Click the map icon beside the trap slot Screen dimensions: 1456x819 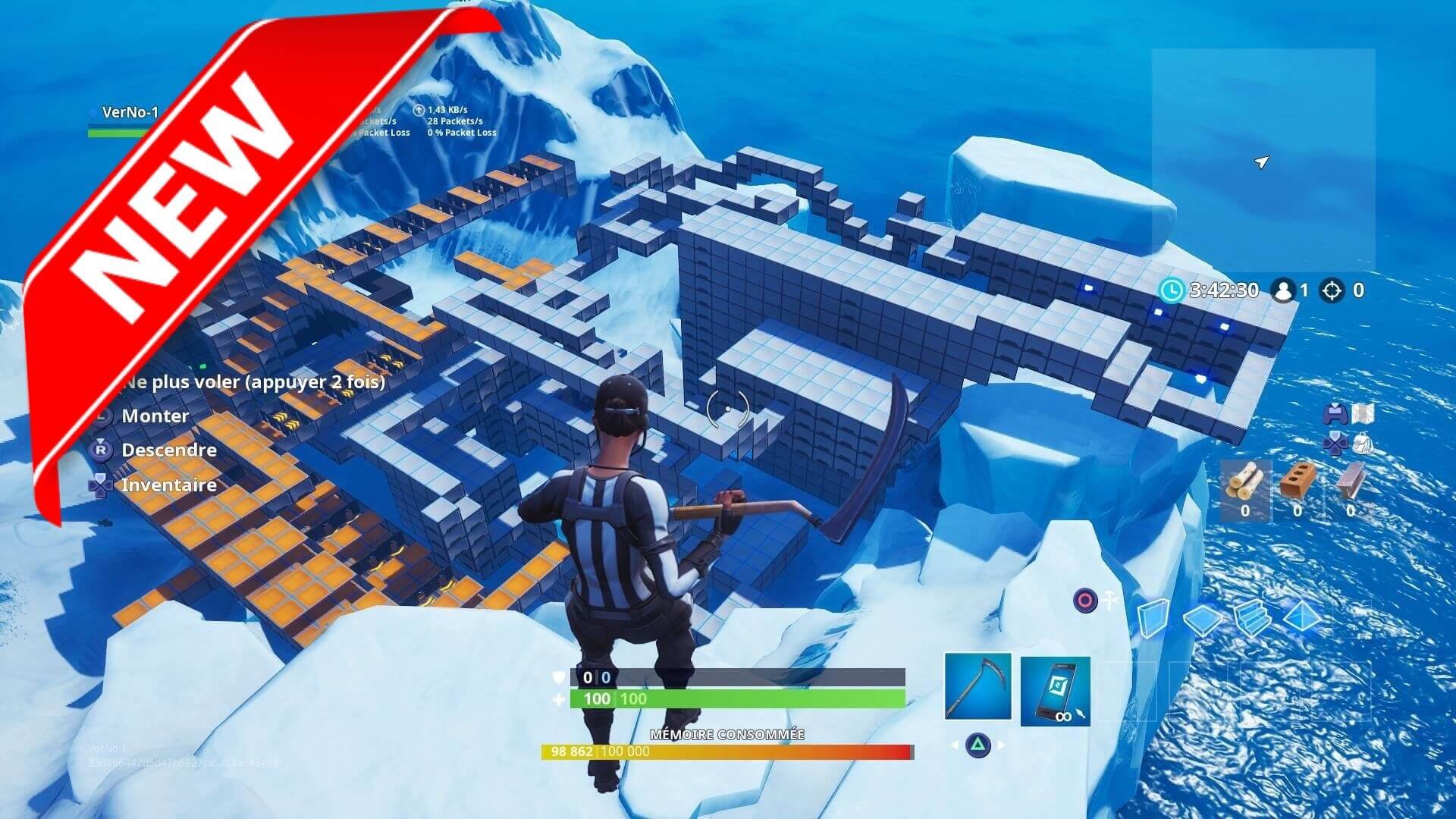tap(1363, 414)
